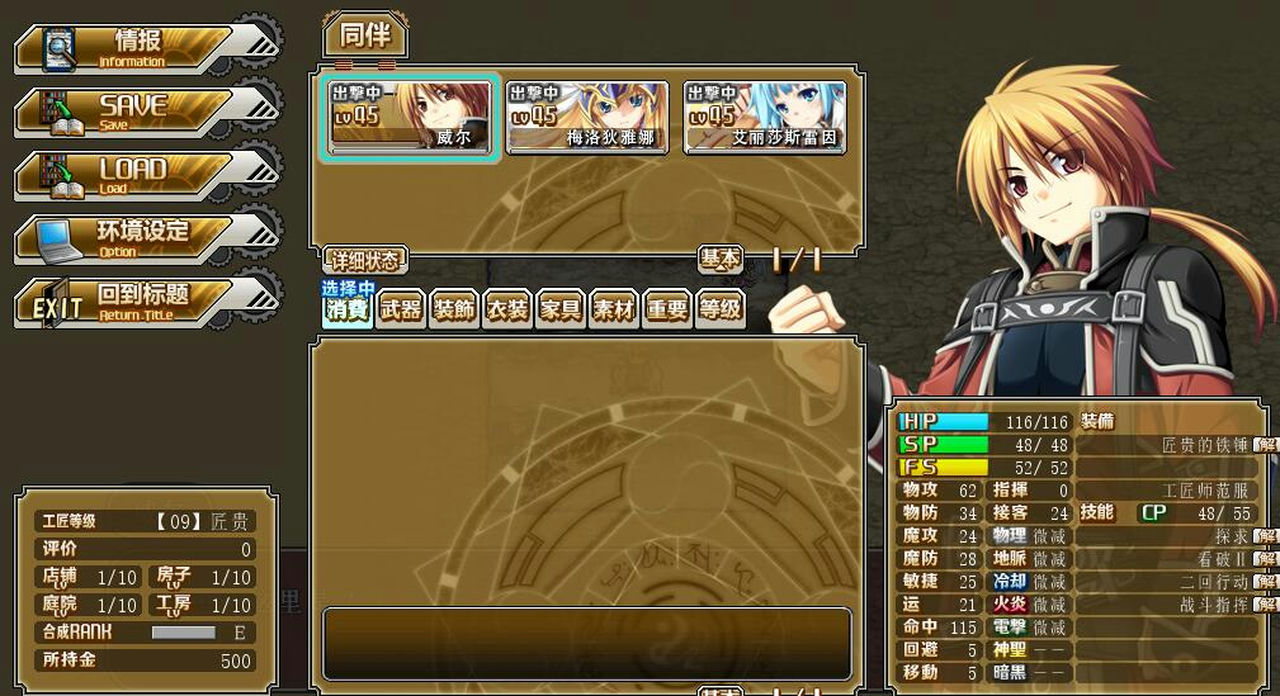Select party member 梅洛狄雅娜
Screen dimensions: 1280x696
(587, 117)
